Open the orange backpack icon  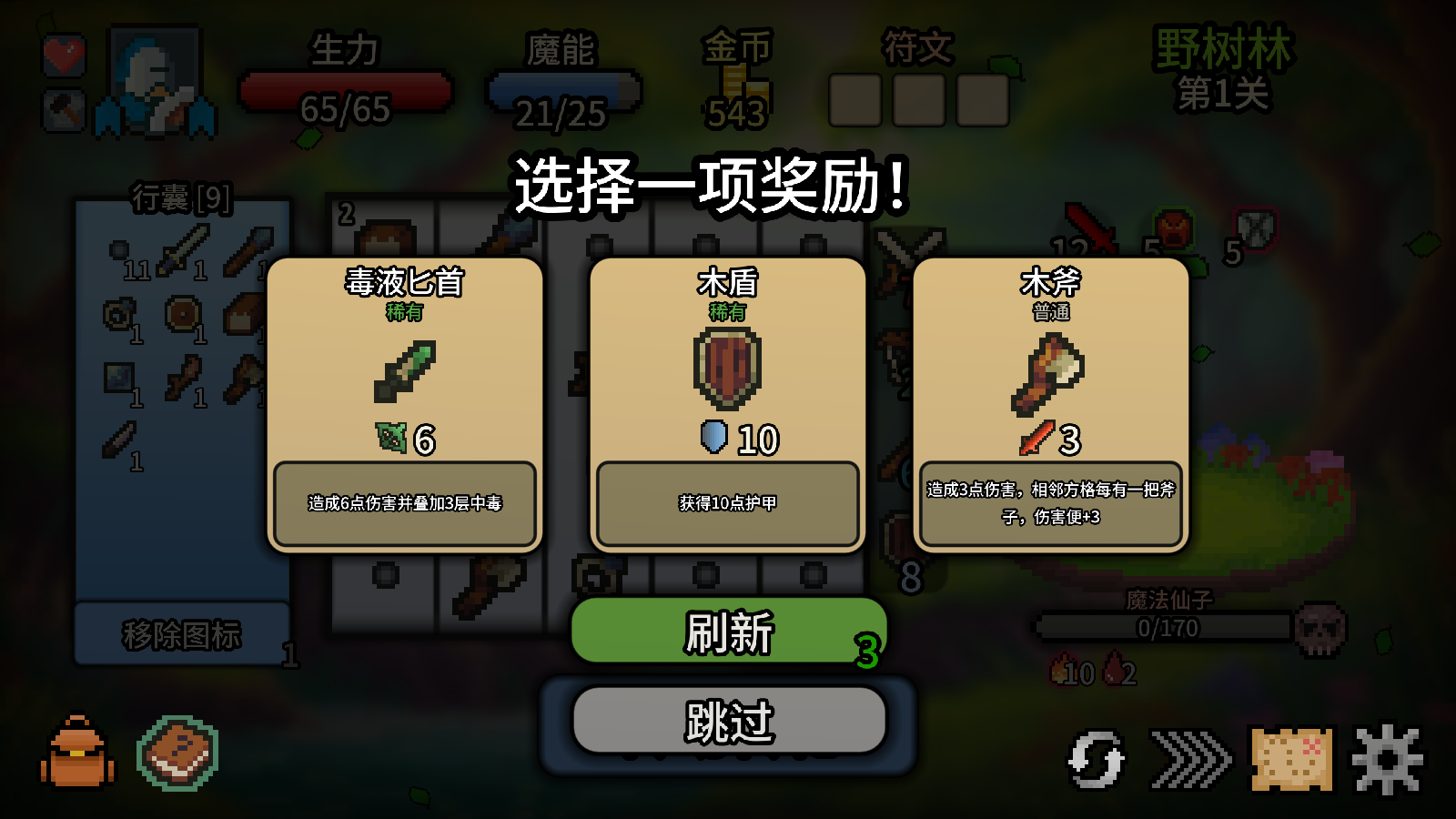pyautogui.click(x=78, y=753)
